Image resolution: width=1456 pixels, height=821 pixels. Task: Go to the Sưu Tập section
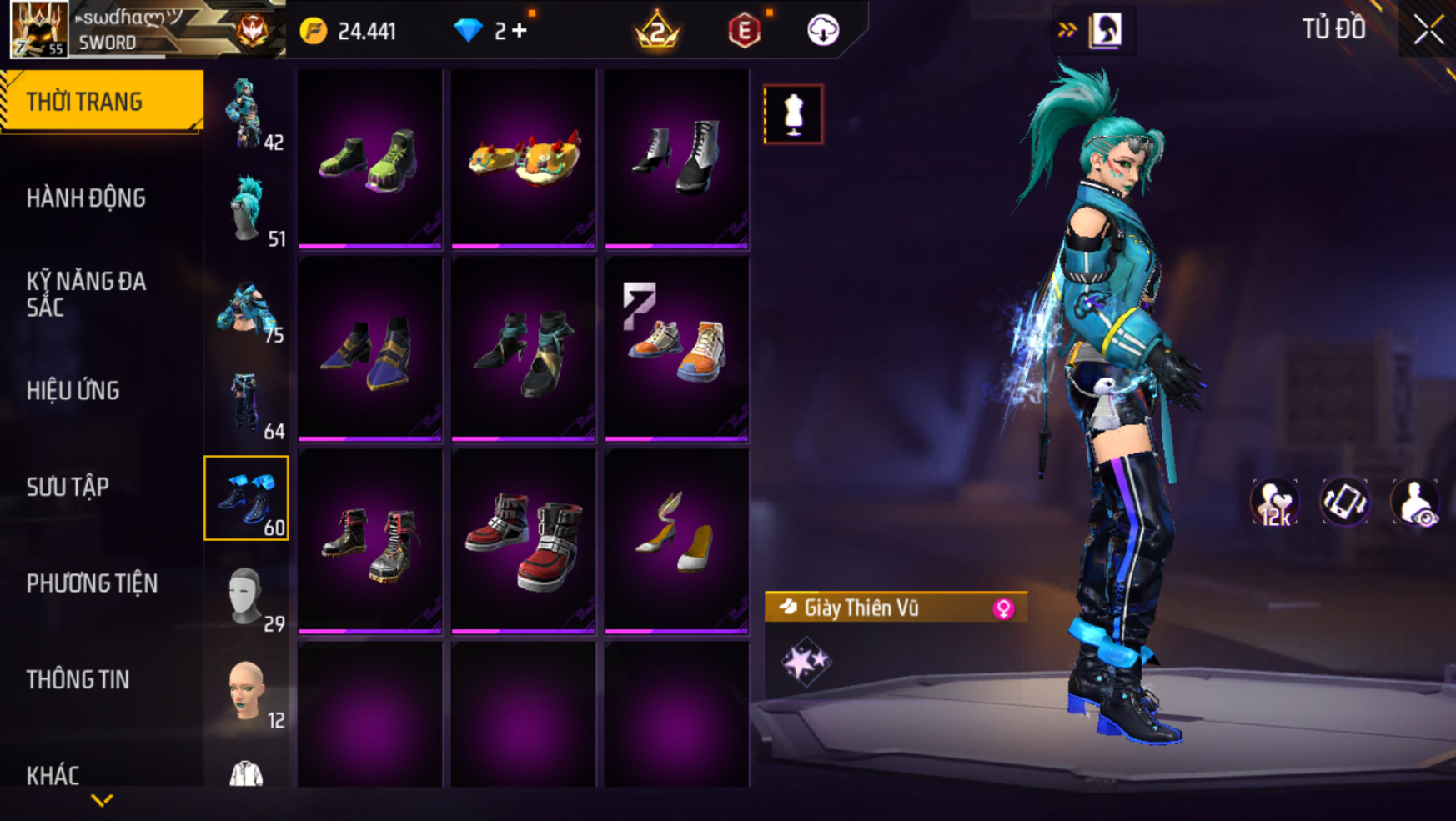click(68, 487)
